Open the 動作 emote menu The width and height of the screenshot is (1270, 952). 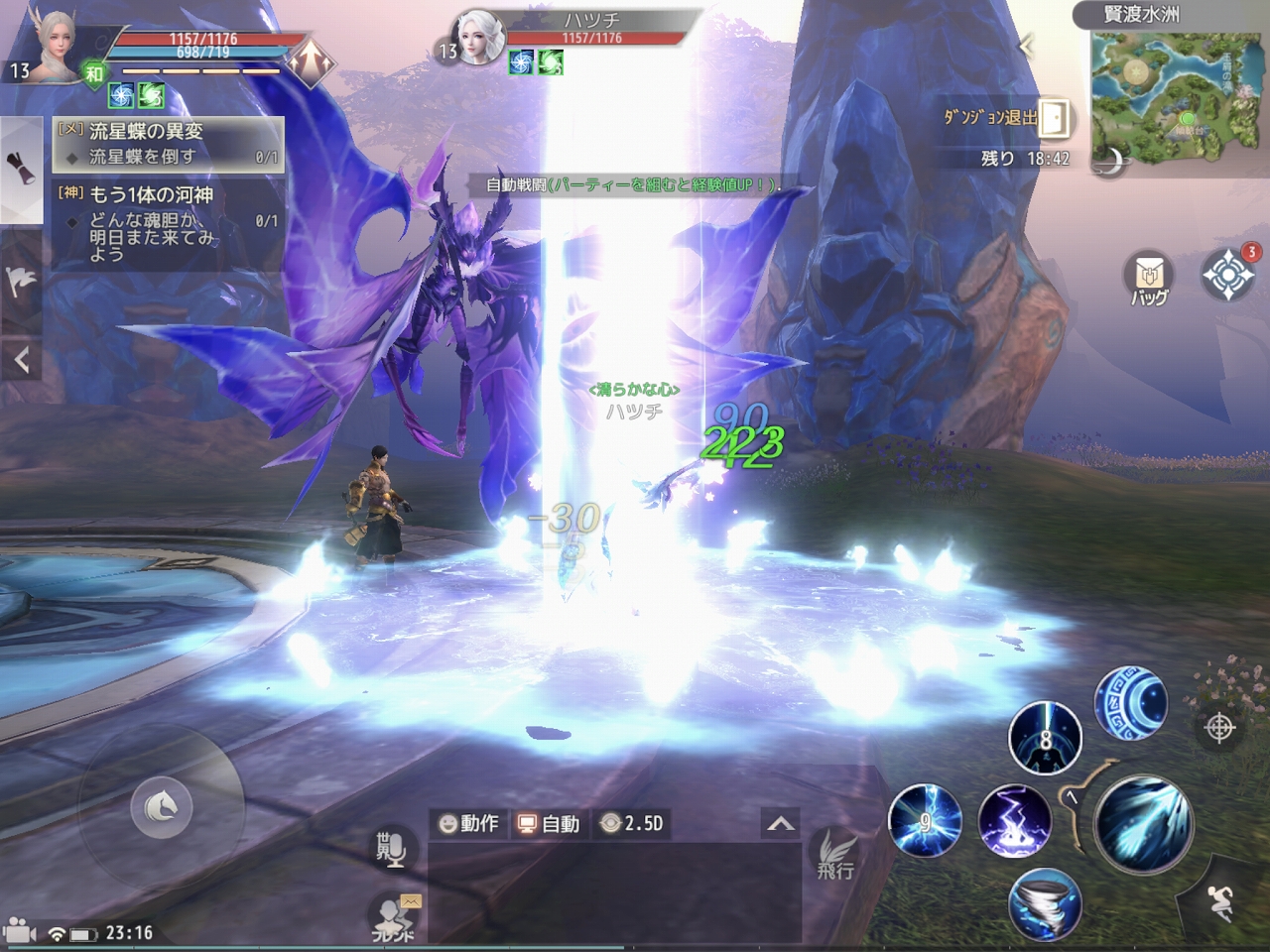point(468,823)
